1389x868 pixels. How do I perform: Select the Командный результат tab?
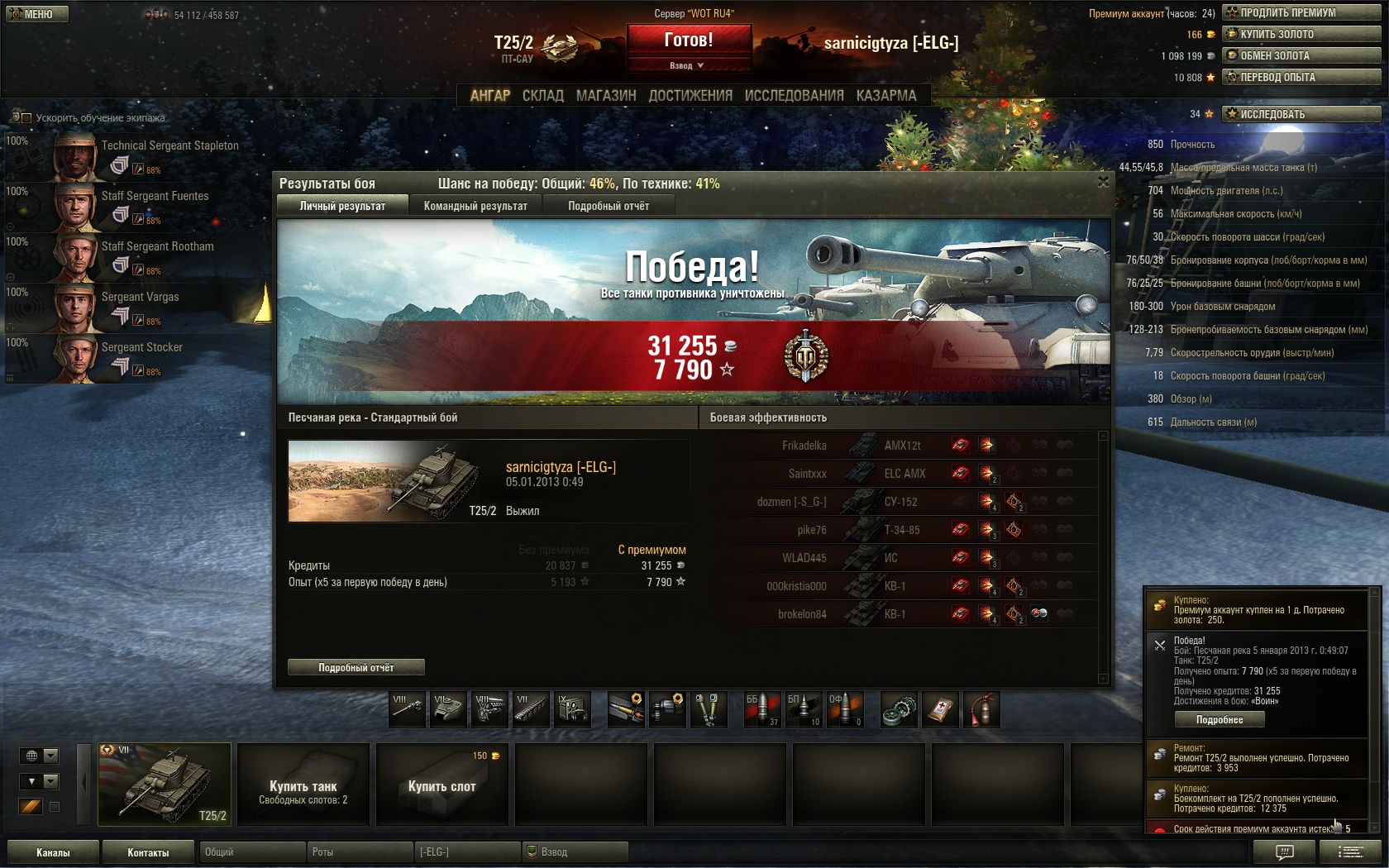pos(475,206)
